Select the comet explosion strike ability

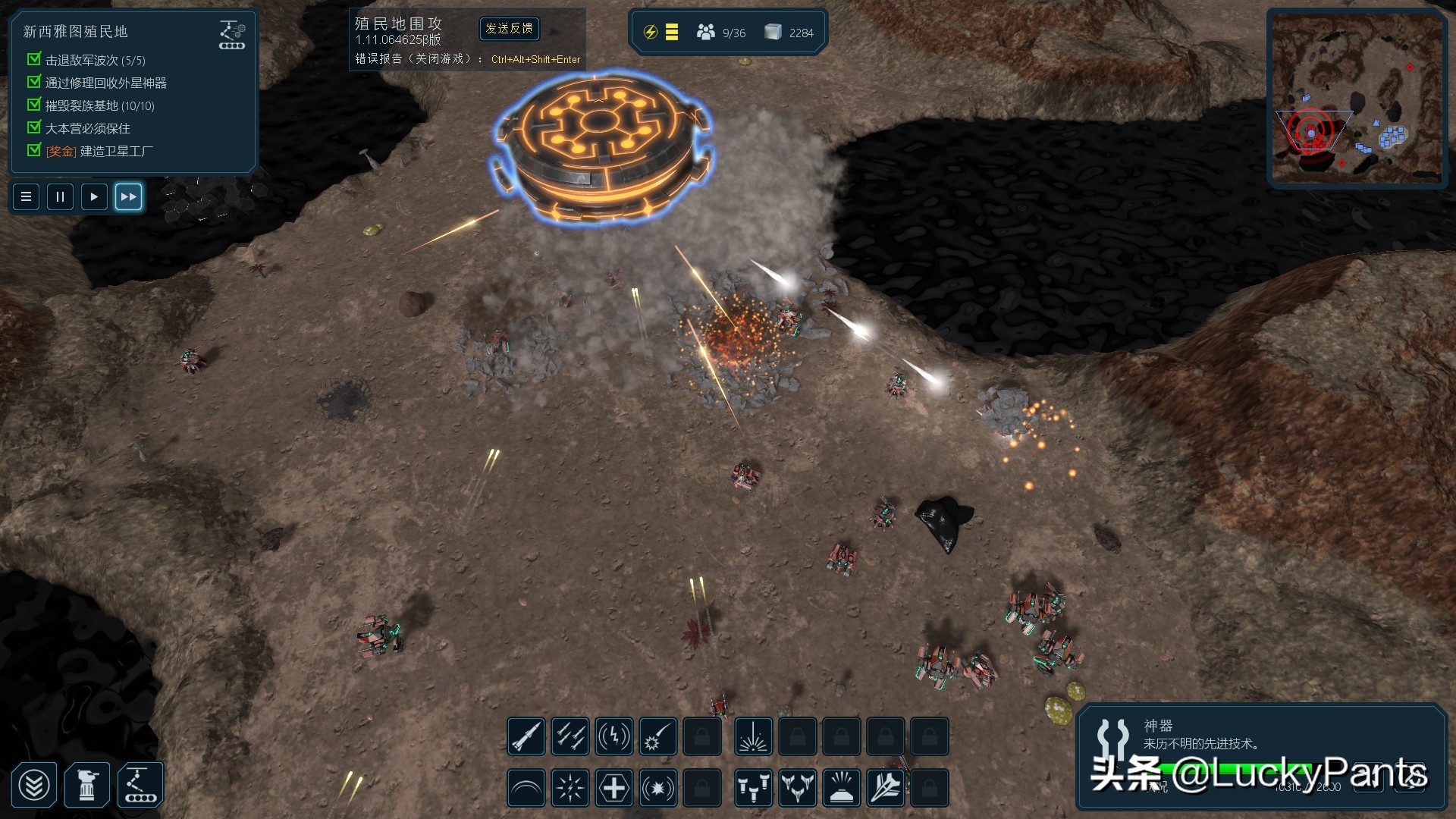coord(658,736)
